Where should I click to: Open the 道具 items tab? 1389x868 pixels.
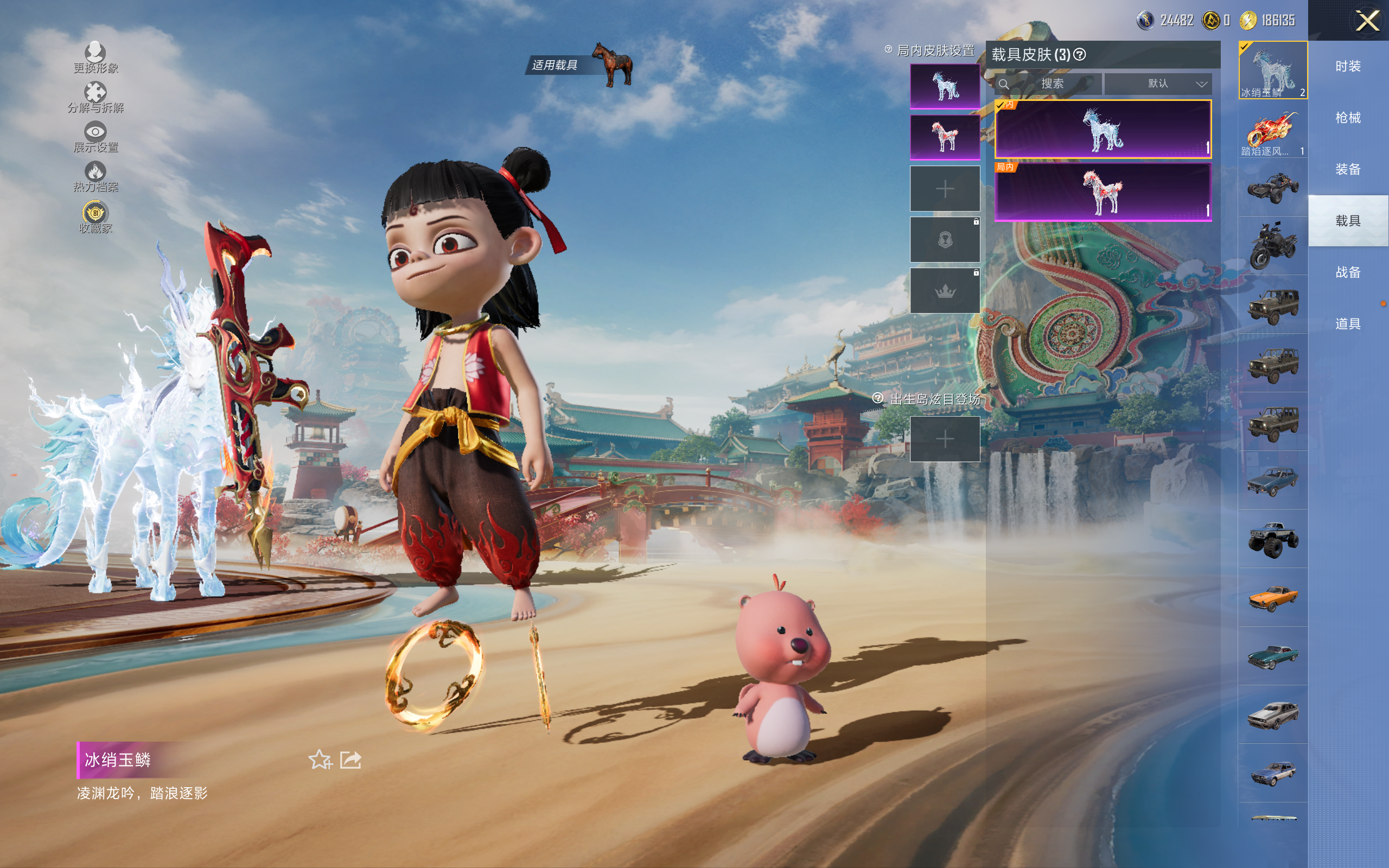click(x=1348, y=324)
